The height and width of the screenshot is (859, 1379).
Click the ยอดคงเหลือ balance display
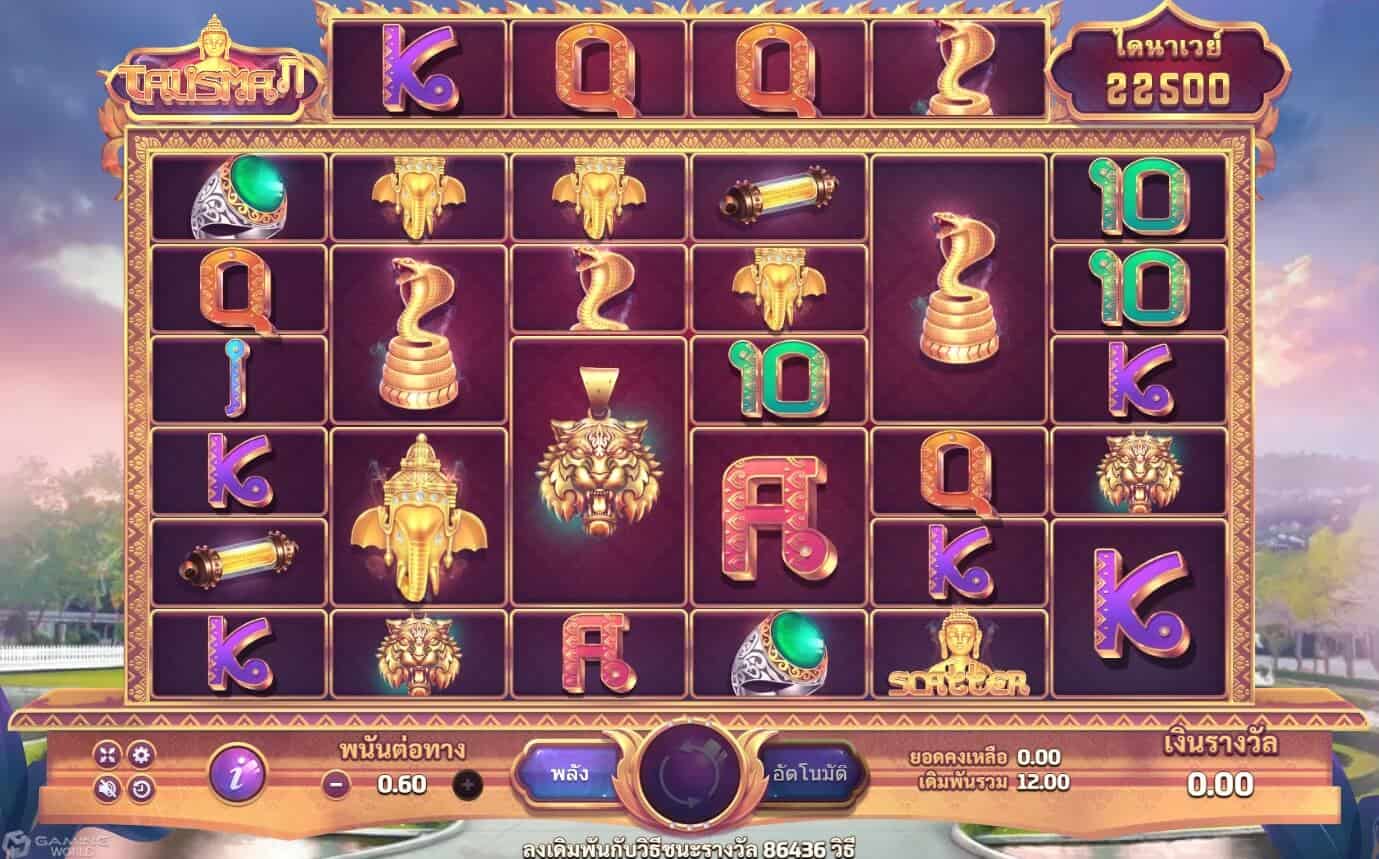point(980,758)
